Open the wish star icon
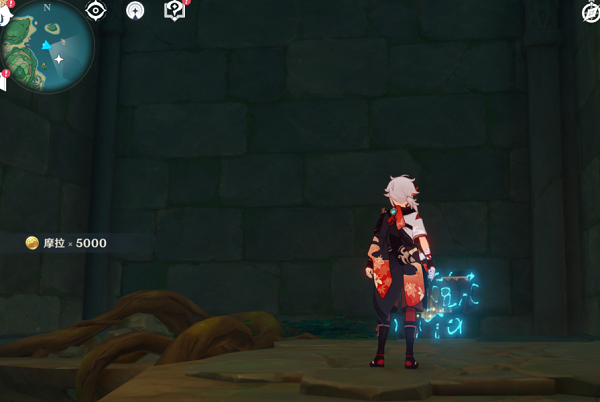The height and width of the screenshot is (402, 600). coord(135,10)
